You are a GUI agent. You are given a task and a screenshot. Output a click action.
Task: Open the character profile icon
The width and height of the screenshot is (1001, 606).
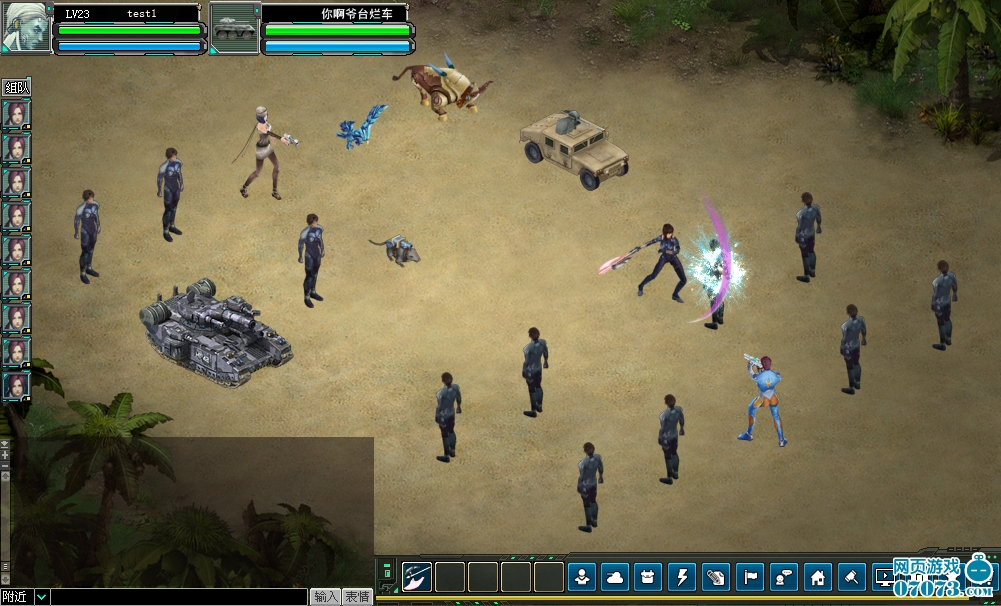(x=582, y=577)
